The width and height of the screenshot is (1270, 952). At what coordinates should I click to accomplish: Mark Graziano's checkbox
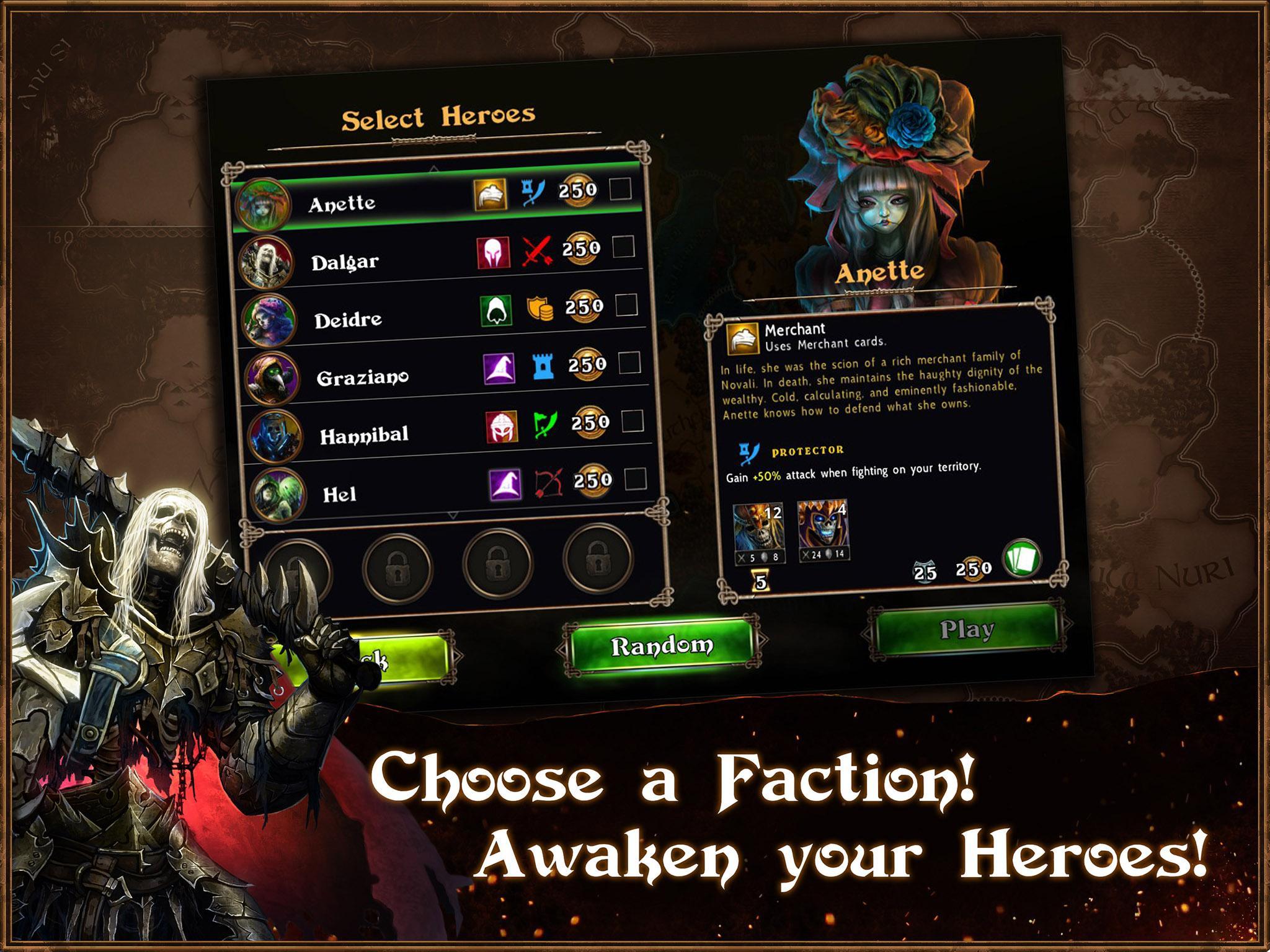click(x=629, y=363)
